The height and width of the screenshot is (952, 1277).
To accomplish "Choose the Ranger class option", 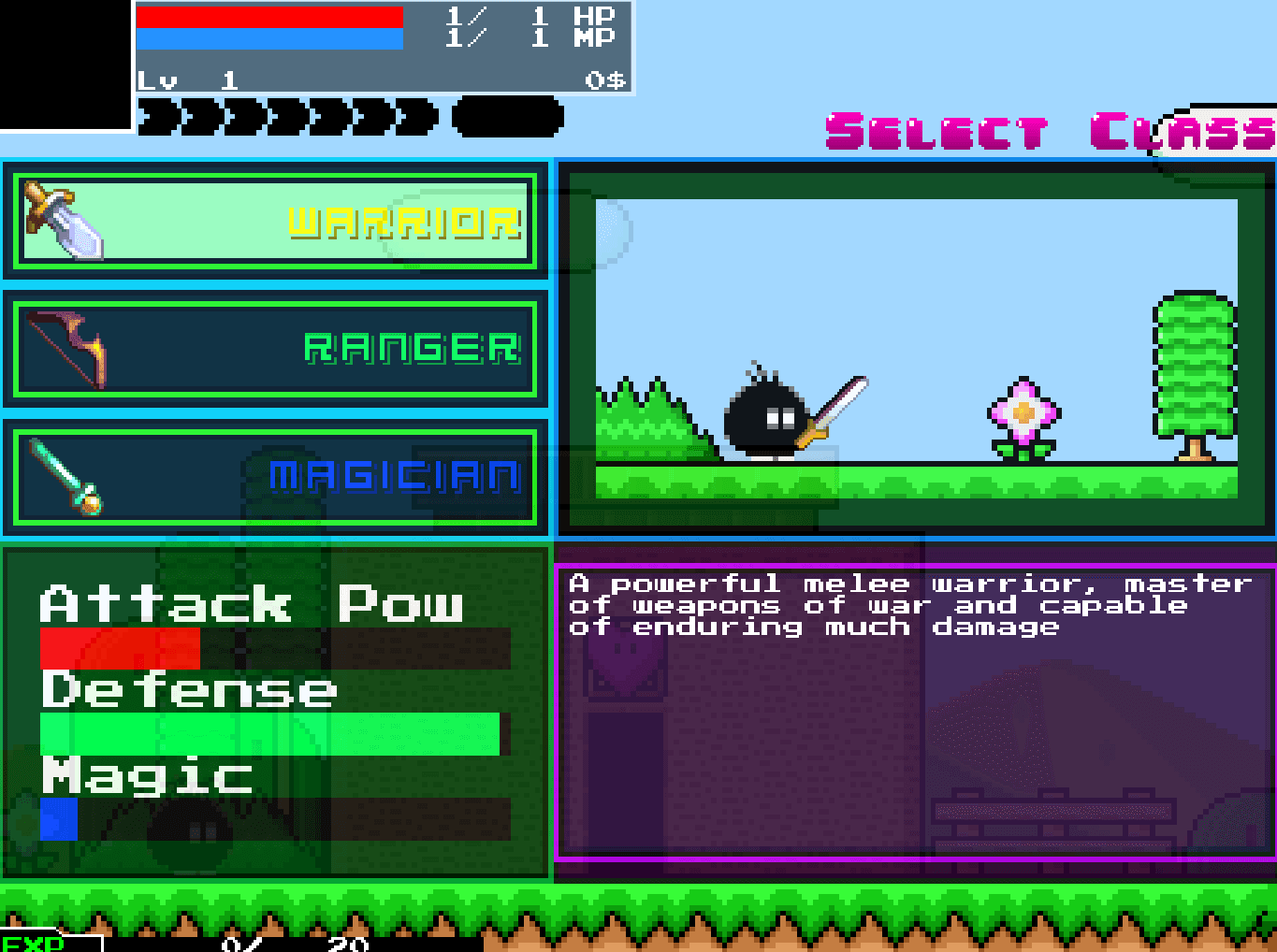I will tap(275, 349).
